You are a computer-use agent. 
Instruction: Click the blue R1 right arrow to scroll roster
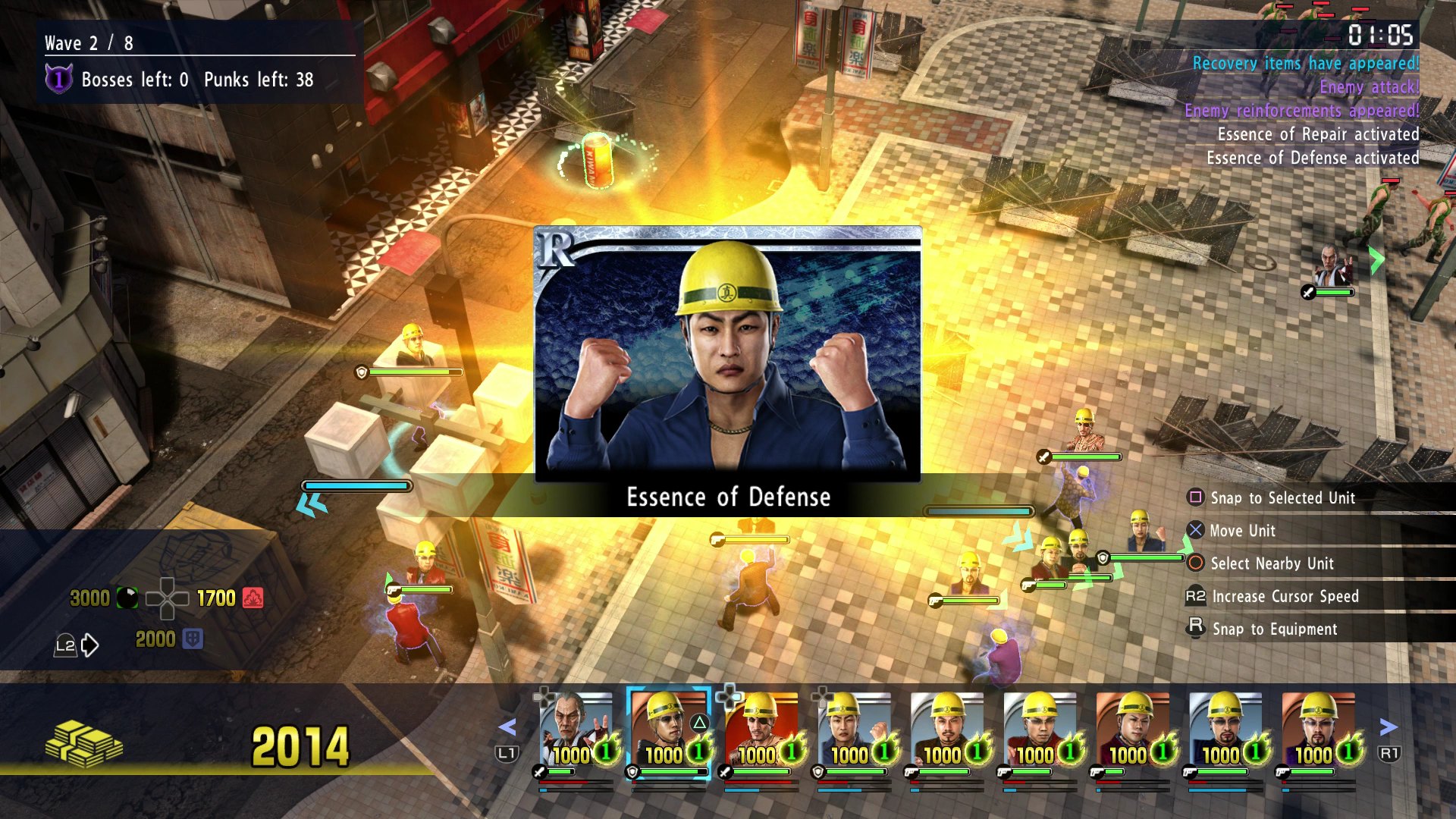(x=1389, y=726)
